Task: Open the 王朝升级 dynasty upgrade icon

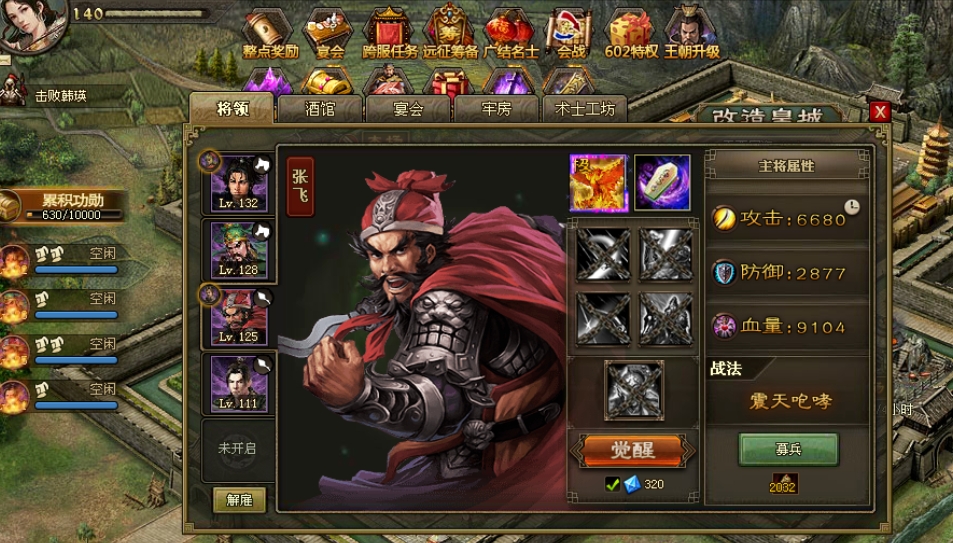Action: pos(692,32)
